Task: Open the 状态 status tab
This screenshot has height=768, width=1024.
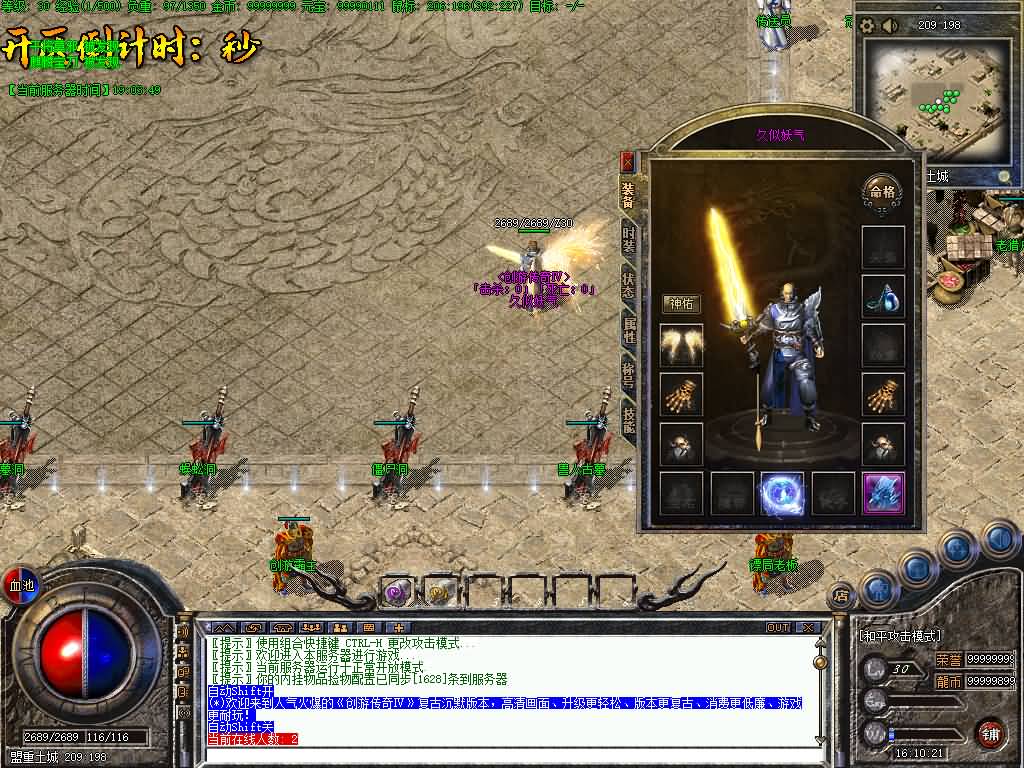Action: 628,282
